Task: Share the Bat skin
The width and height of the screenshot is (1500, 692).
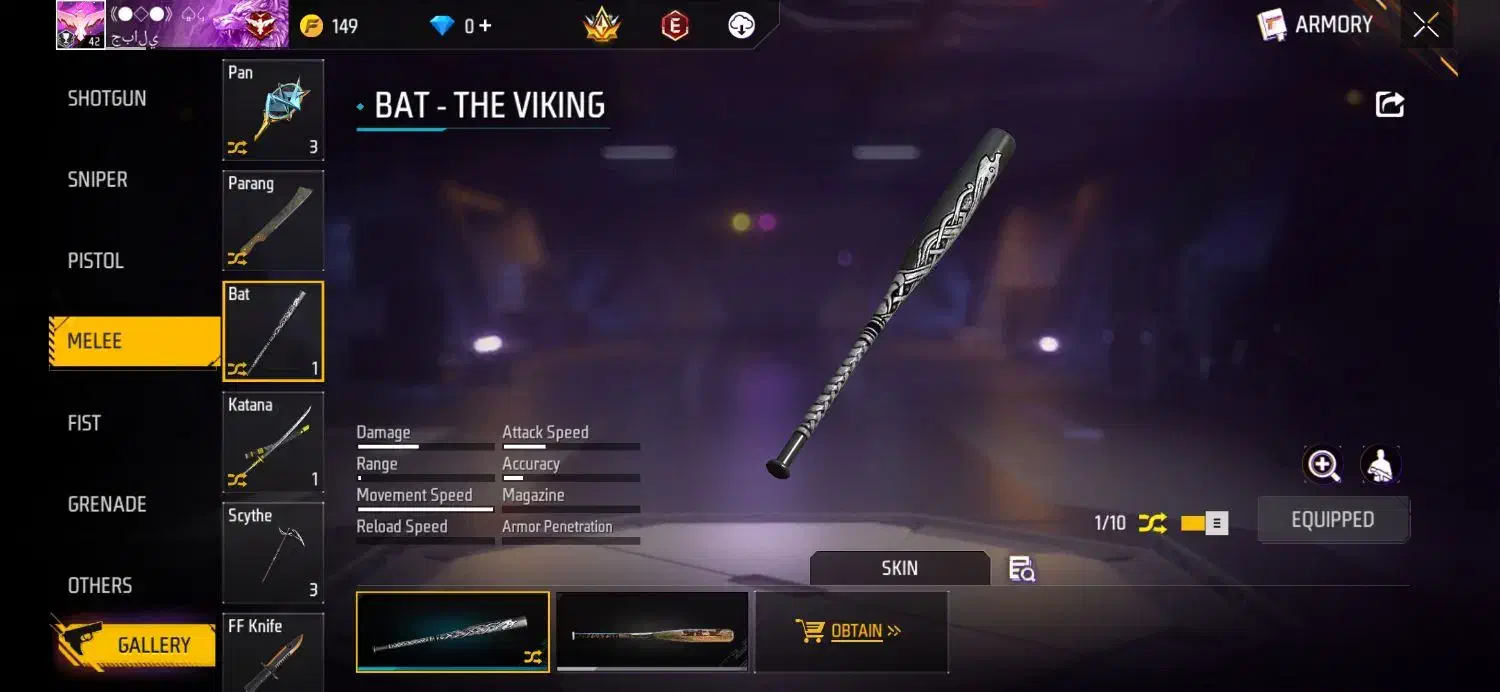Action: 1390,104
